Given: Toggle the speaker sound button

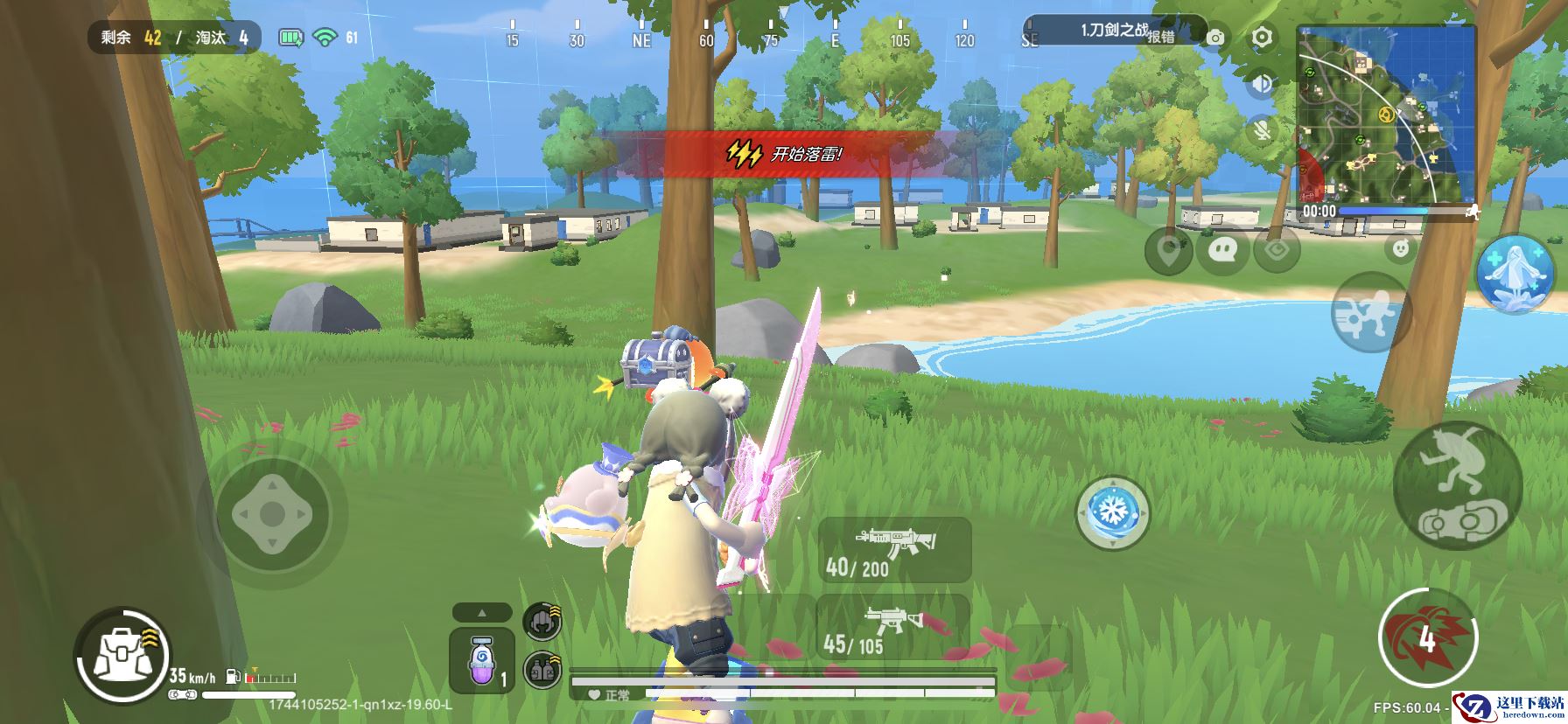Looking at the screenshot, I should pyautogui.click(x=1261, y=84).
